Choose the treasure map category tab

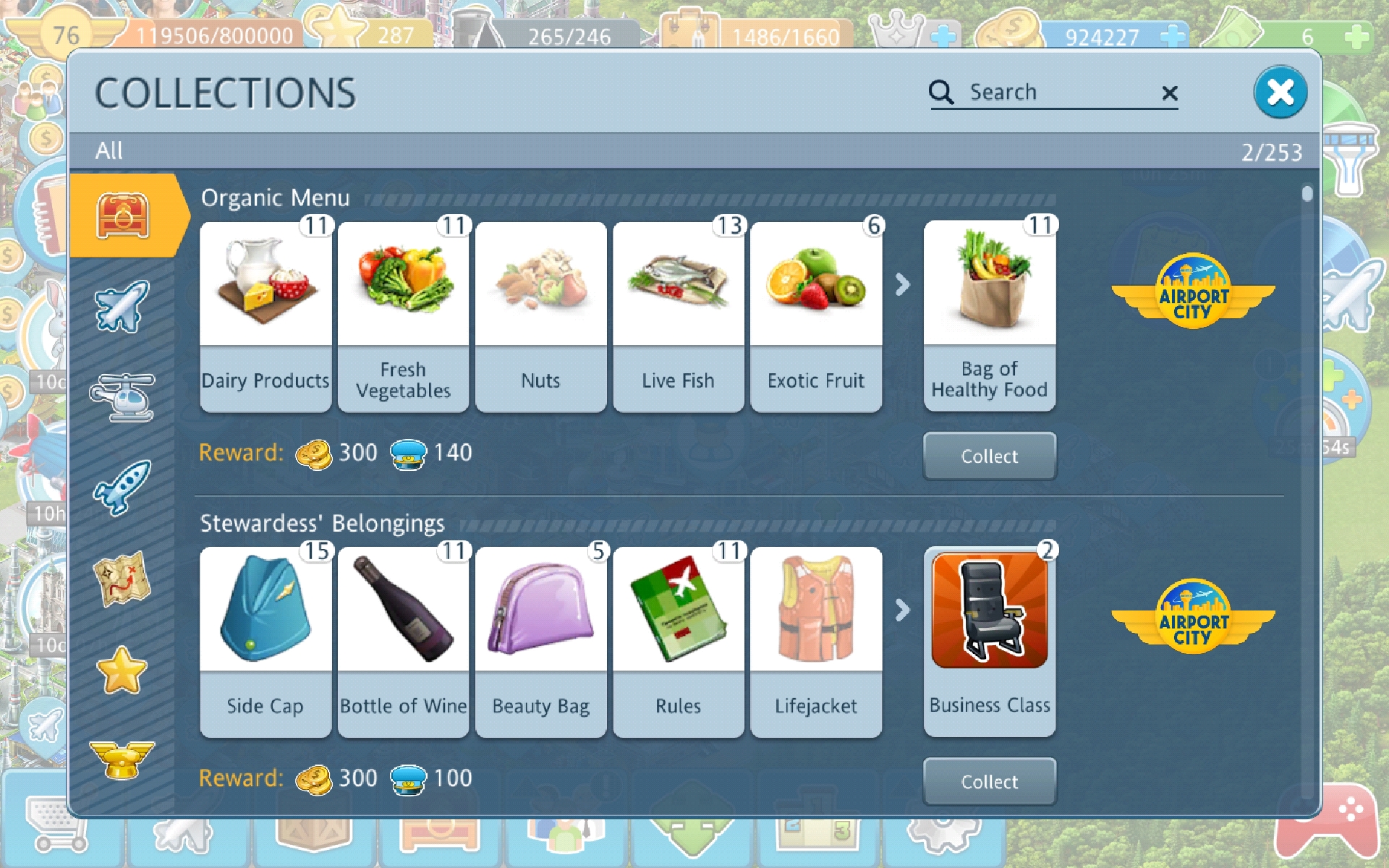pos(122,579)
